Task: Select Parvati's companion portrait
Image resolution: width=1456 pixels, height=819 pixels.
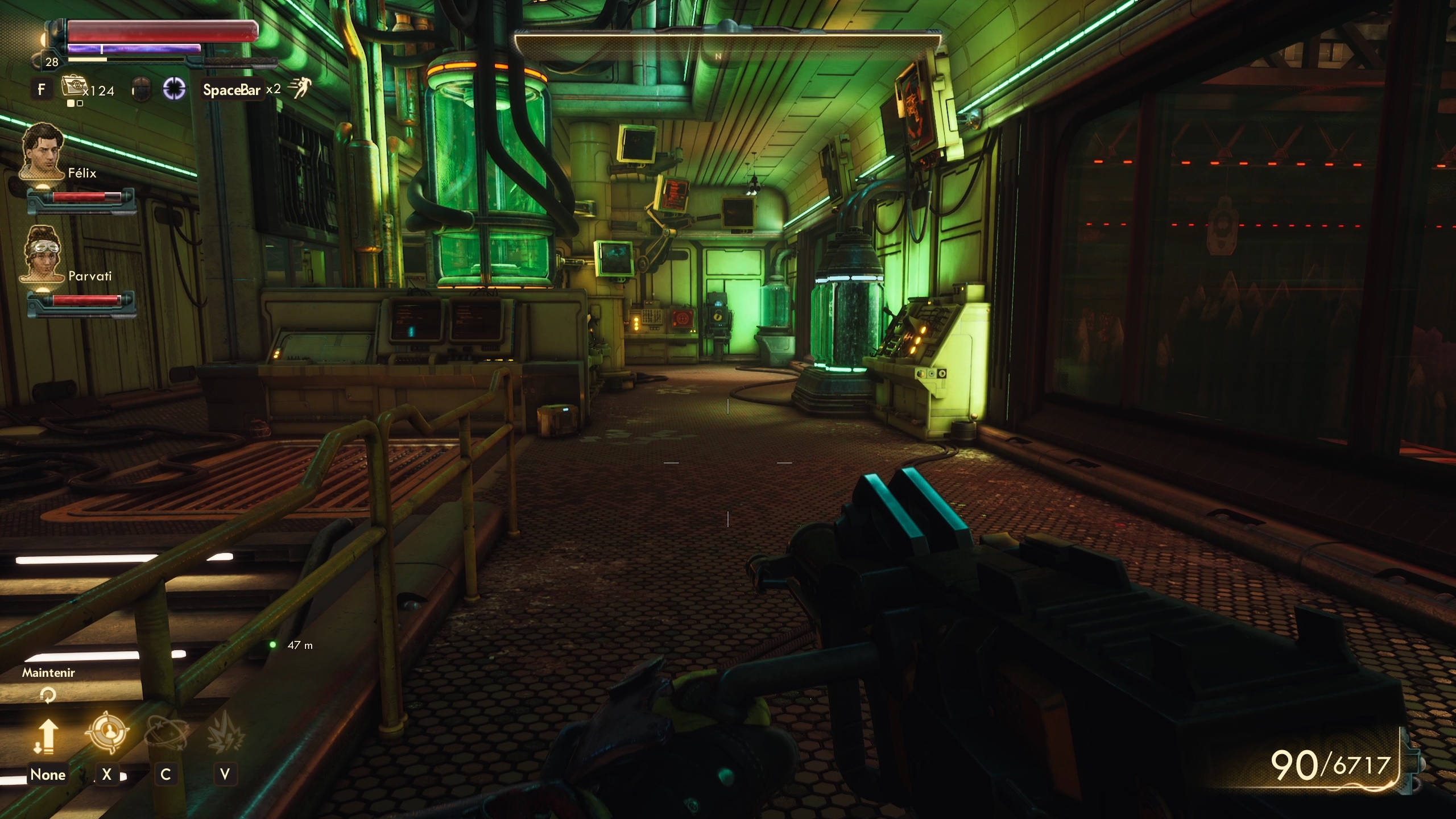Action: coord(43,253)
